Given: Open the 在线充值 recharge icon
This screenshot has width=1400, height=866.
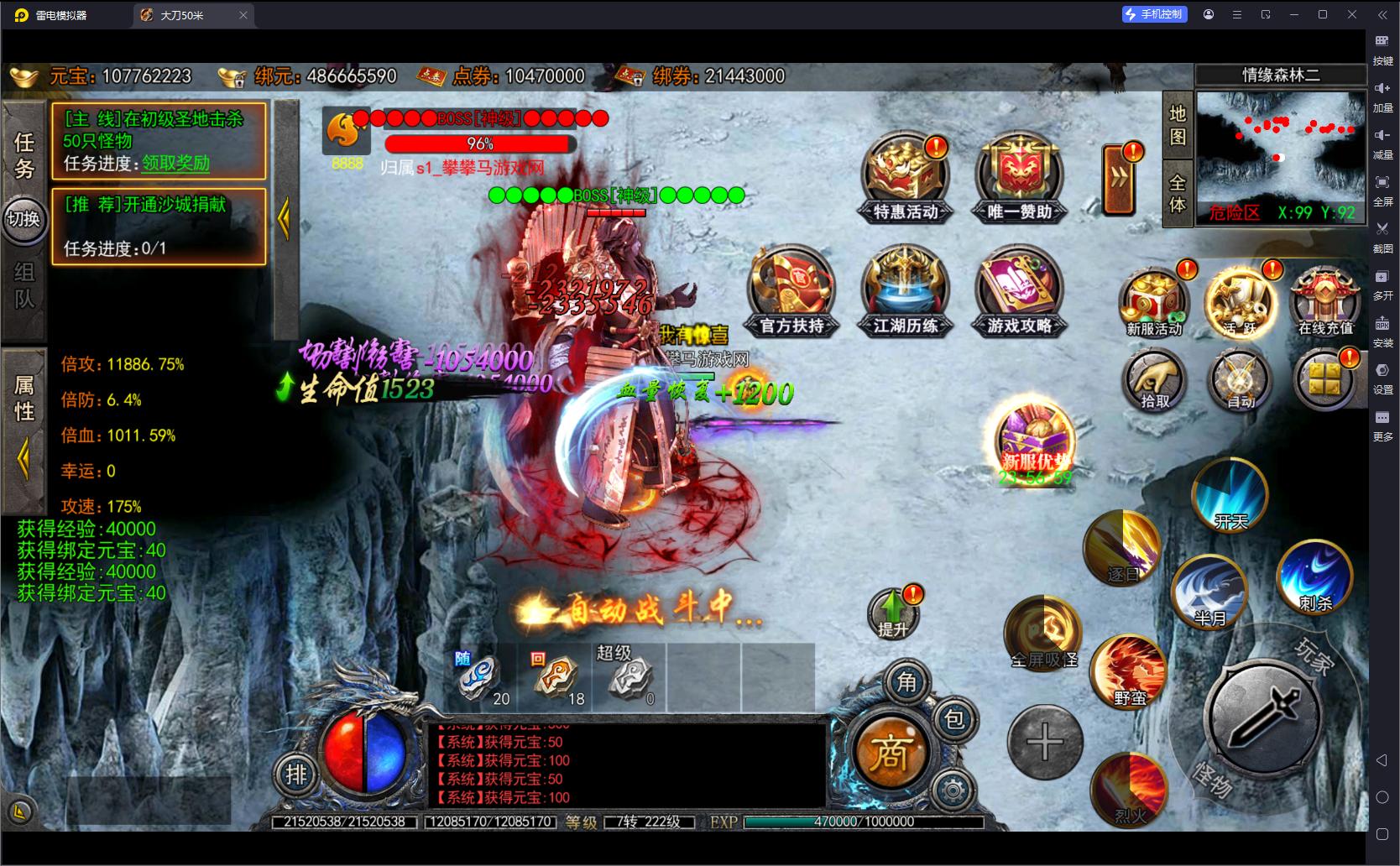Looking at the screenshot, I should [1325, 302].
